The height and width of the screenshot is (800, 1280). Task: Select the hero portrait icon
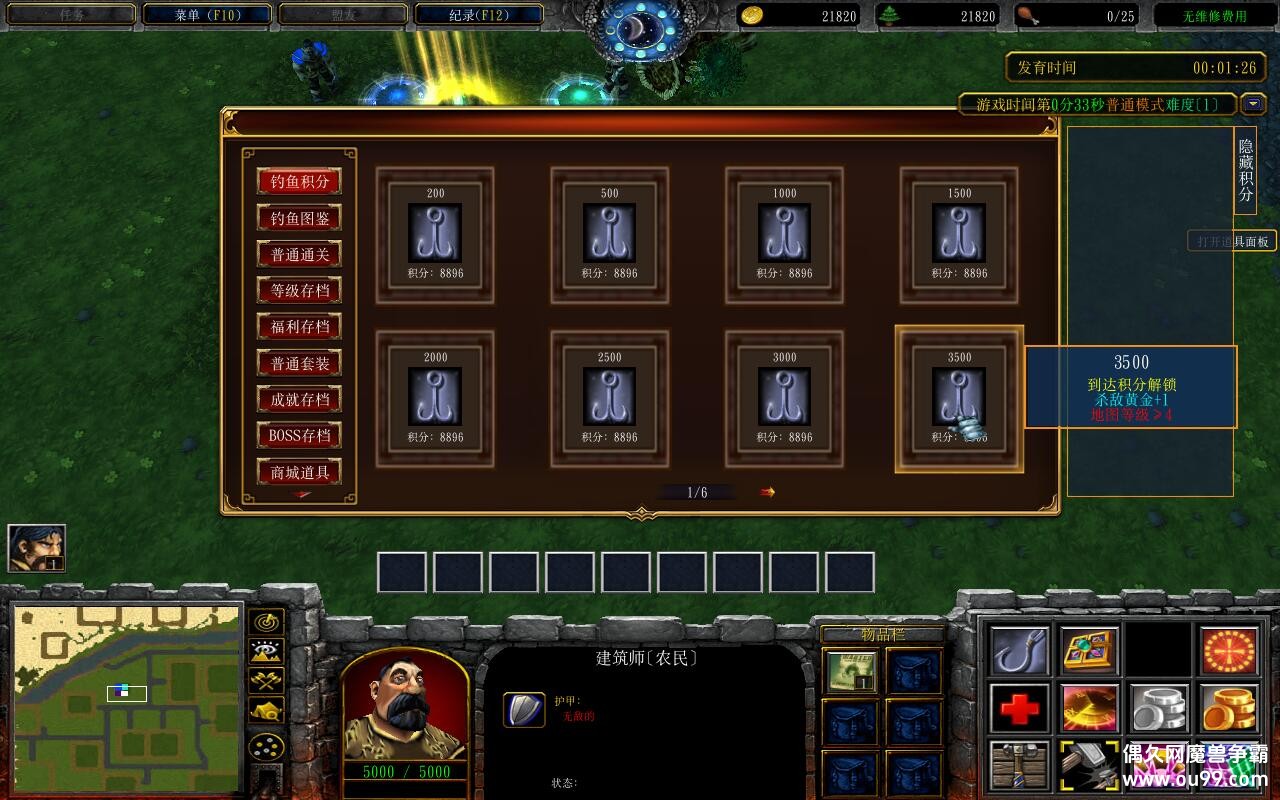(x=37, y=548)
